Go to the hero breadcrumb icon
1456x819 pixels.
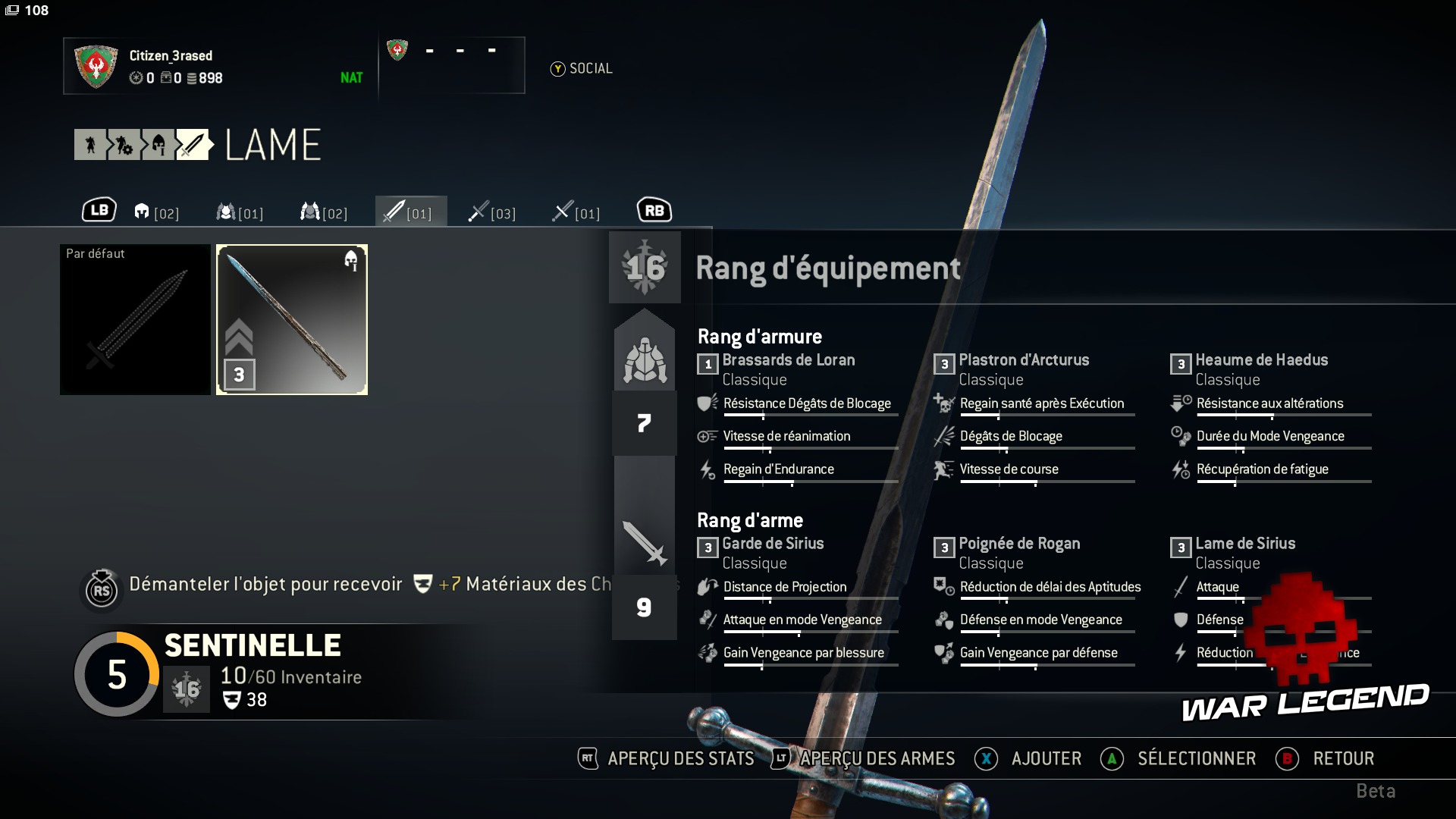[x=90, y=145]
